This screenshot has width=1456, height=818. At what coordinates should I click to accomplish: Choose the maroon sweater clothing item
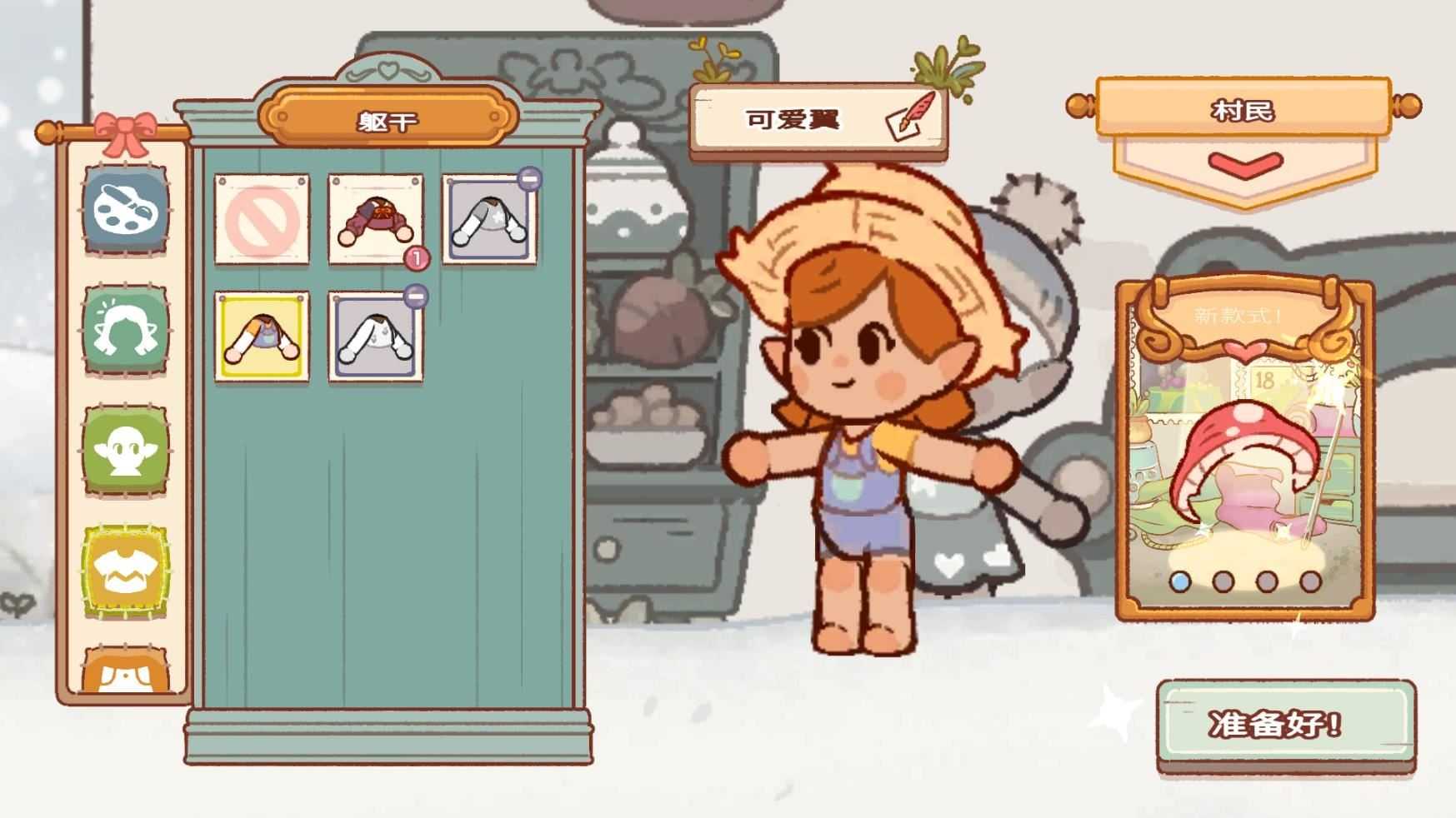point(377,218)
